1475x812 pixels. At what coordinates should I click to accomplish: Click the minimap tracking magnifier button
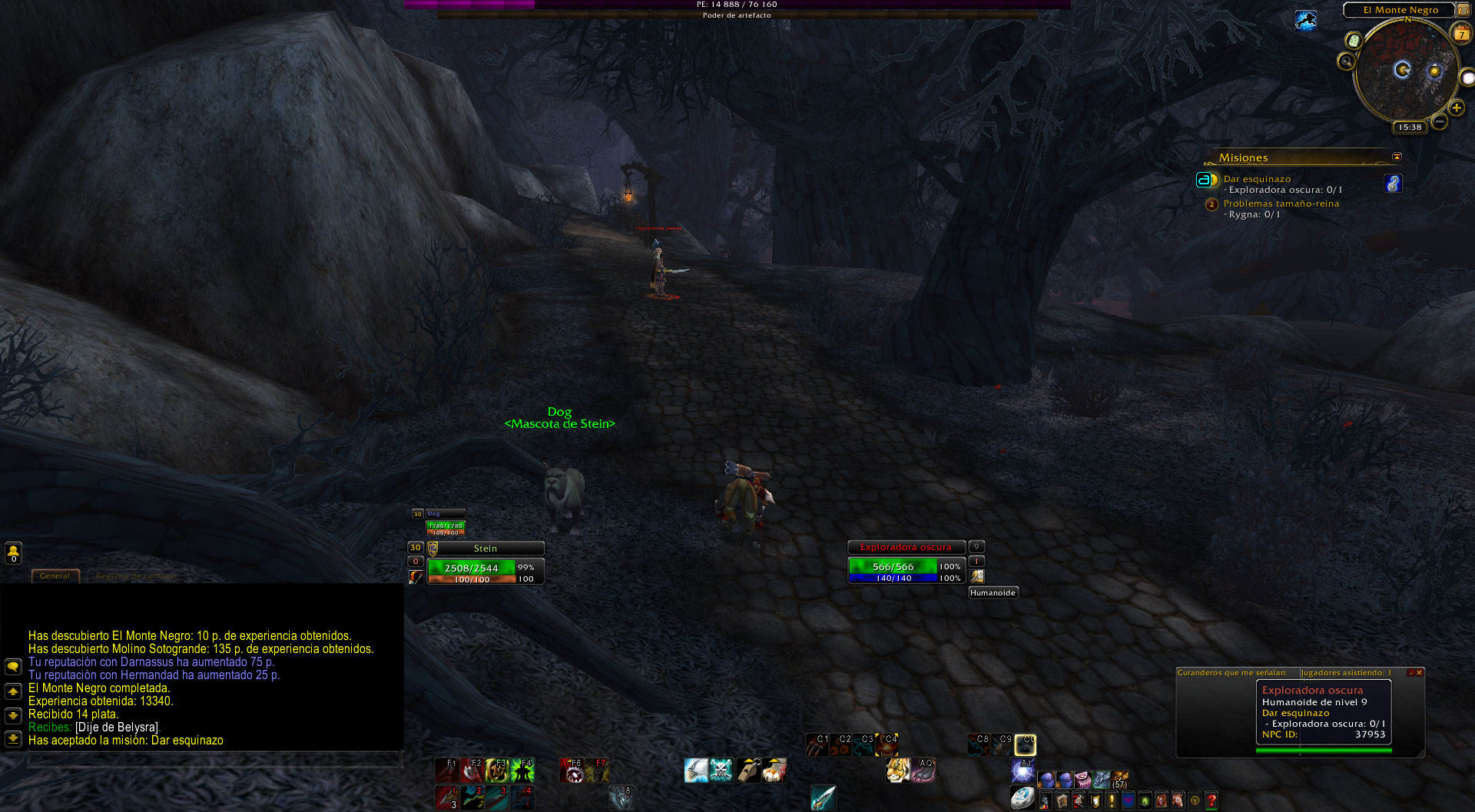(x=1346, y=61)
